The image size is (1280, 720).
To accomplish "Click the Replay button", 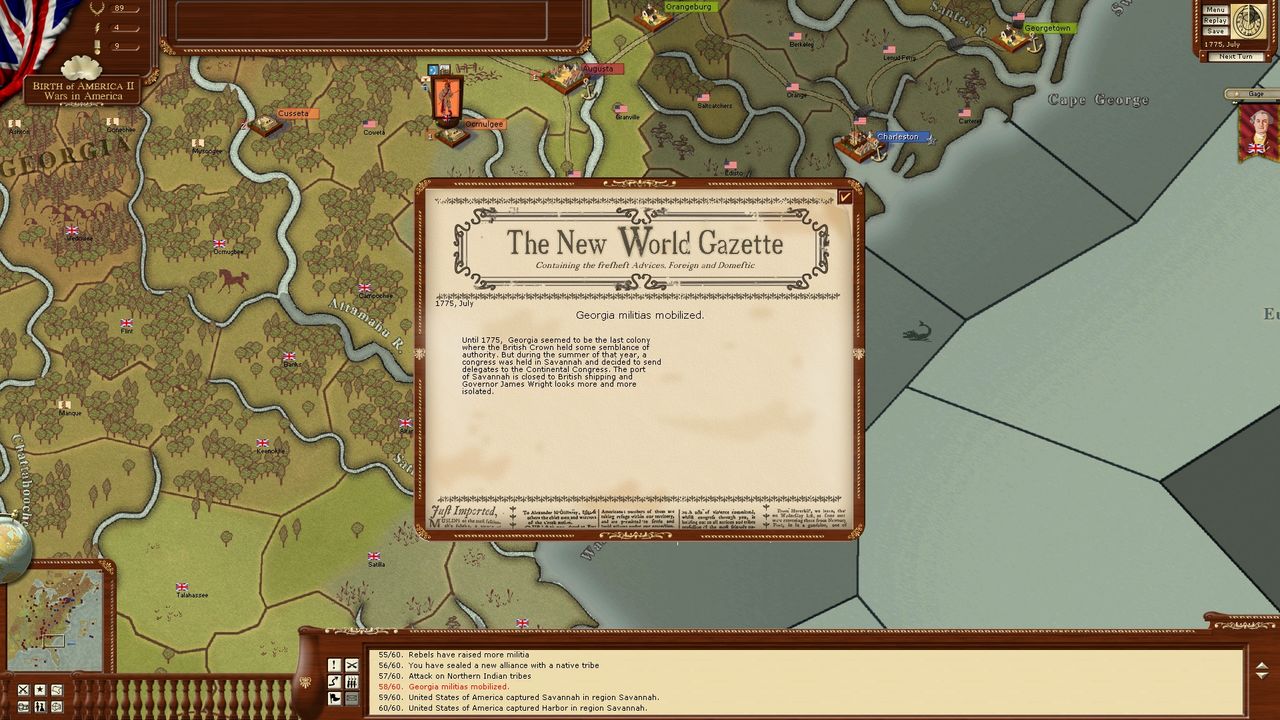I will pyautogui.click(x=1215, y=21).
